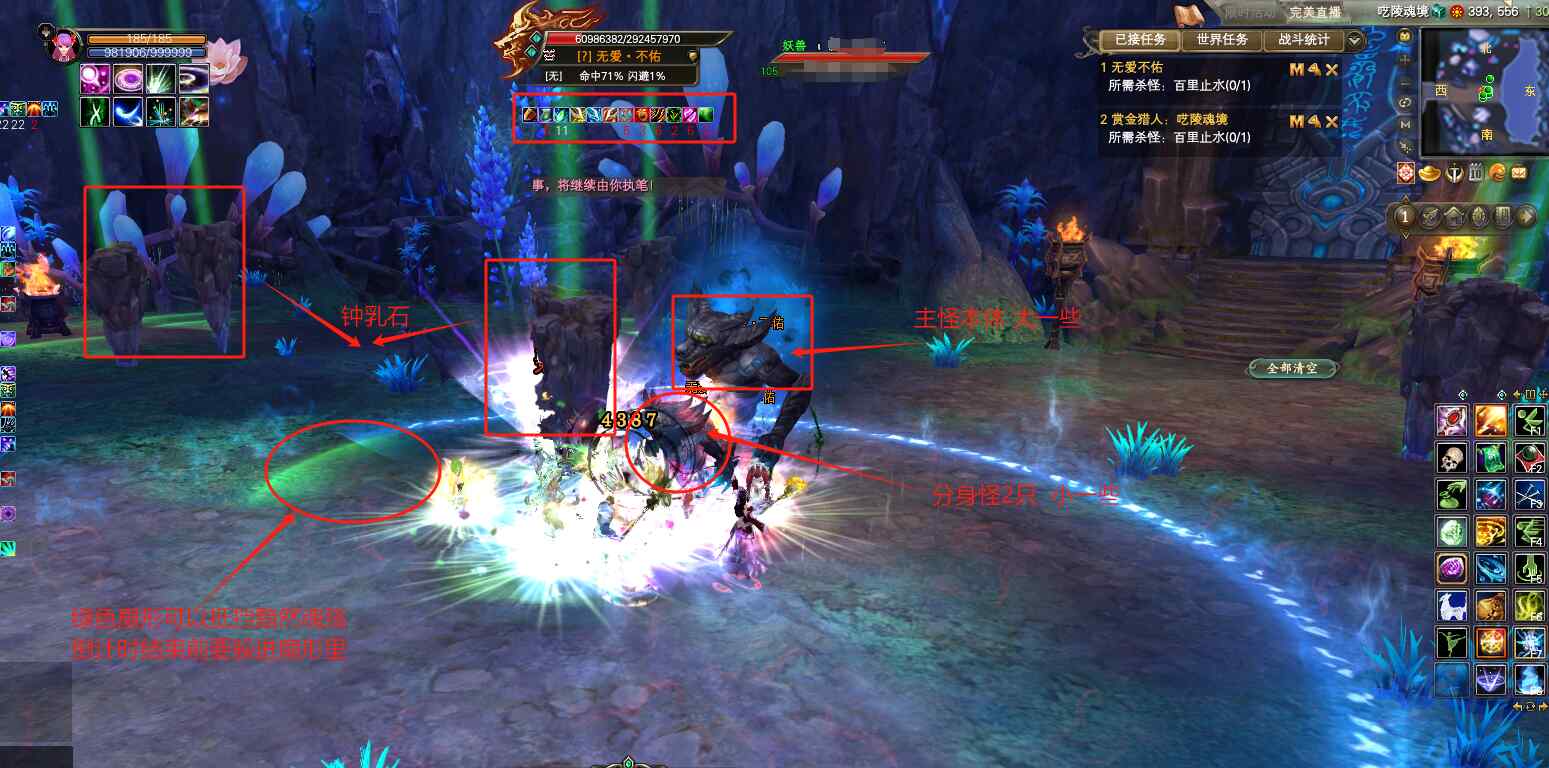
Task: Open the 世界任务 world quests tab
Action: point(1221,40)
